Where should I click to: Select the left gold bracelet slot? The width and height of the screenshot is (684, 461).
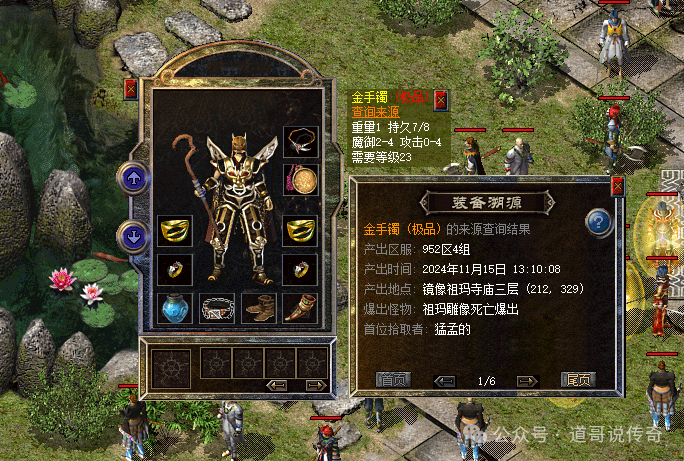pyautogui.click(x=175, y=231)
